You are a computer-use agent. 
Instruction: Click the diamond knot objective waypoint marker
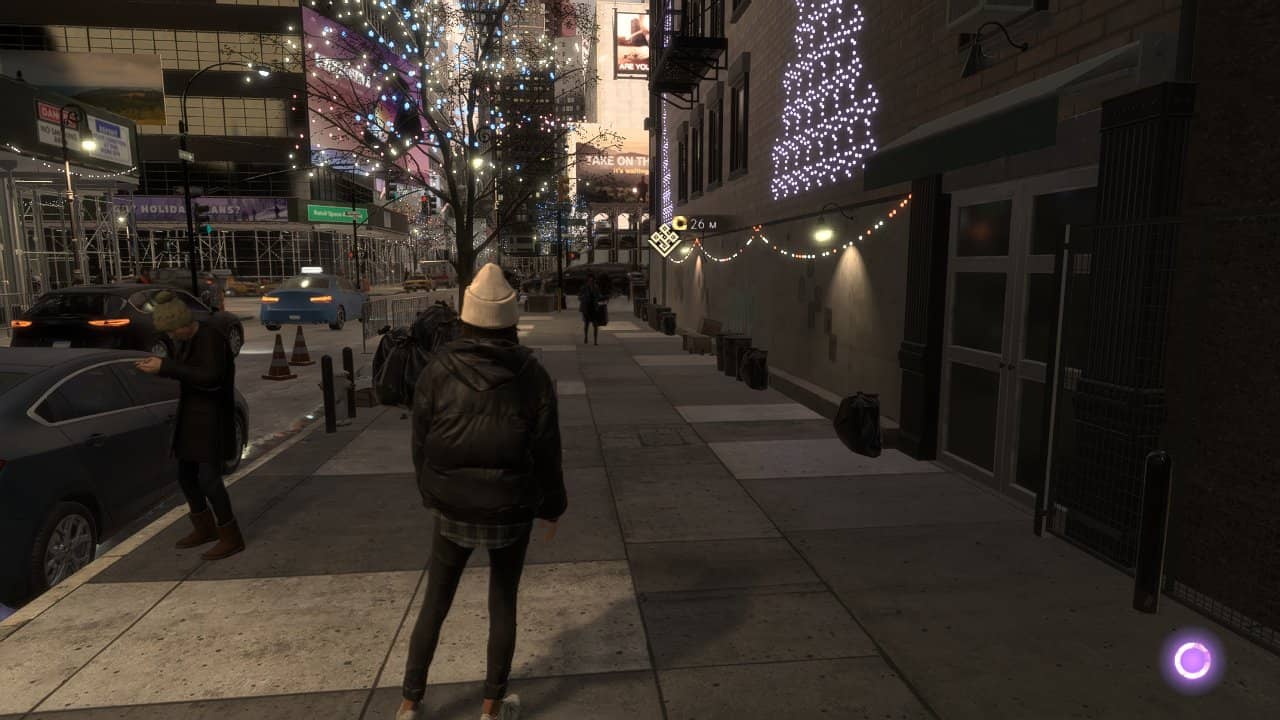pyautogui.click(x=664, y=240)
